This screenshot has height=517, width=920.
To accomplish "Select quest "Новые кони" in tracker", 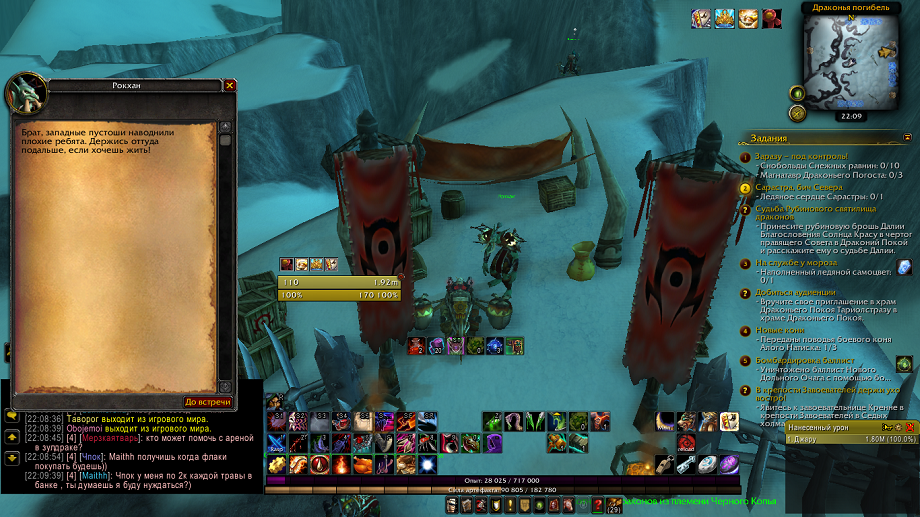I will click(782, 330).
